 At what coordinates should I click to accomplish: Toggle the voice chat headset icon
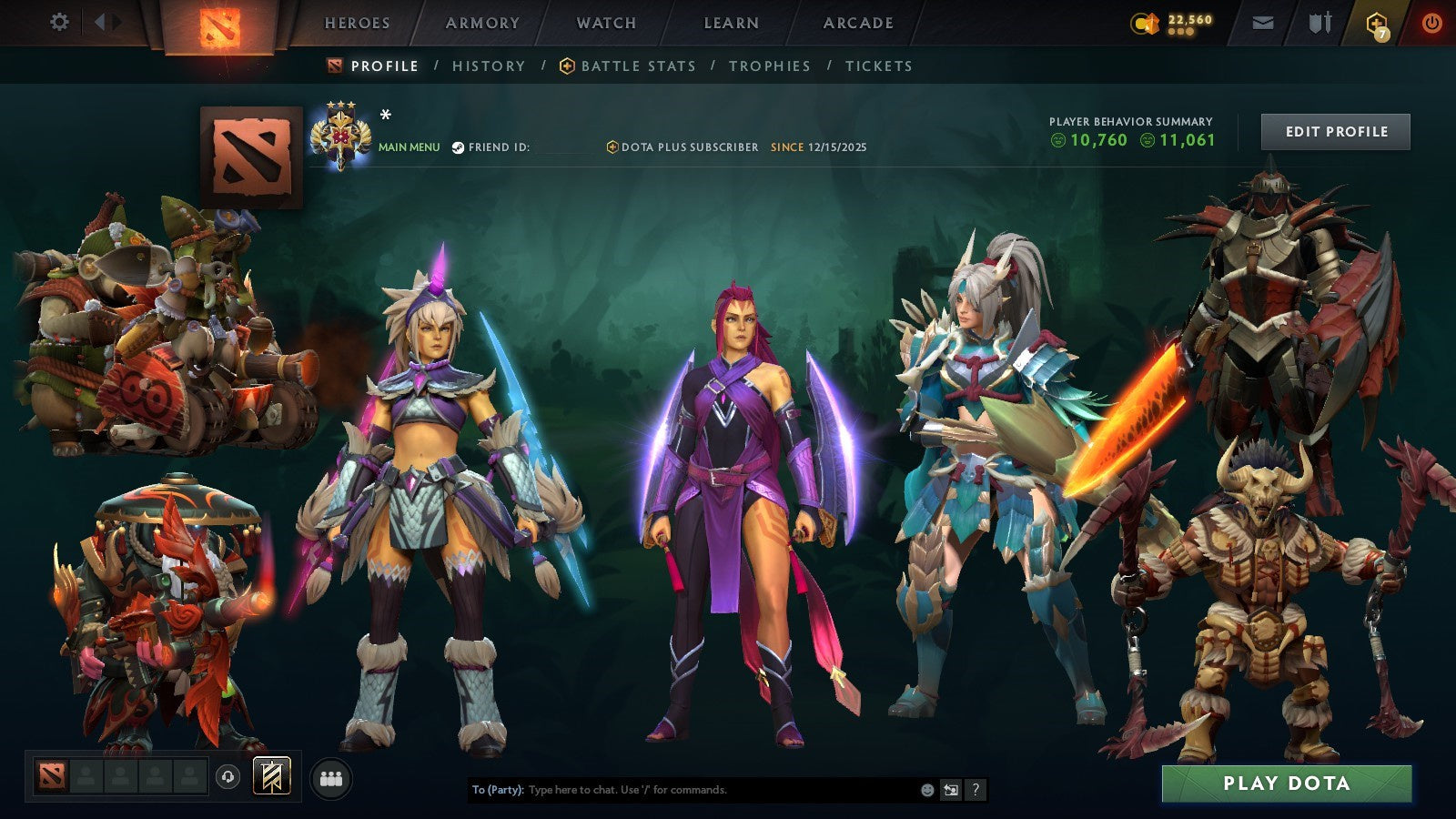228,777
